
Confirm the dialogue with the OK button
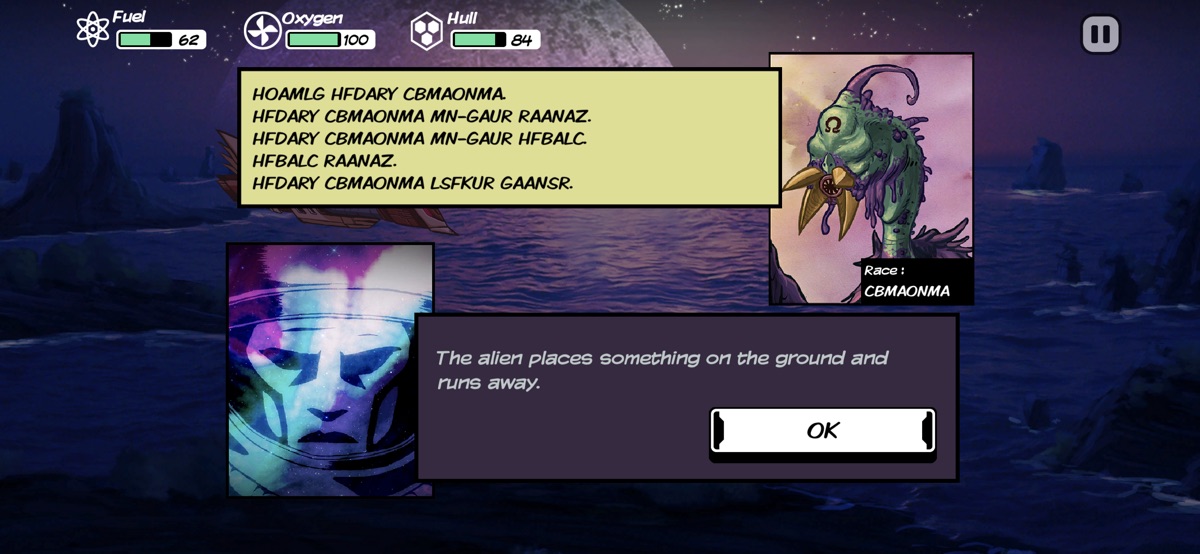pos(822,431)
